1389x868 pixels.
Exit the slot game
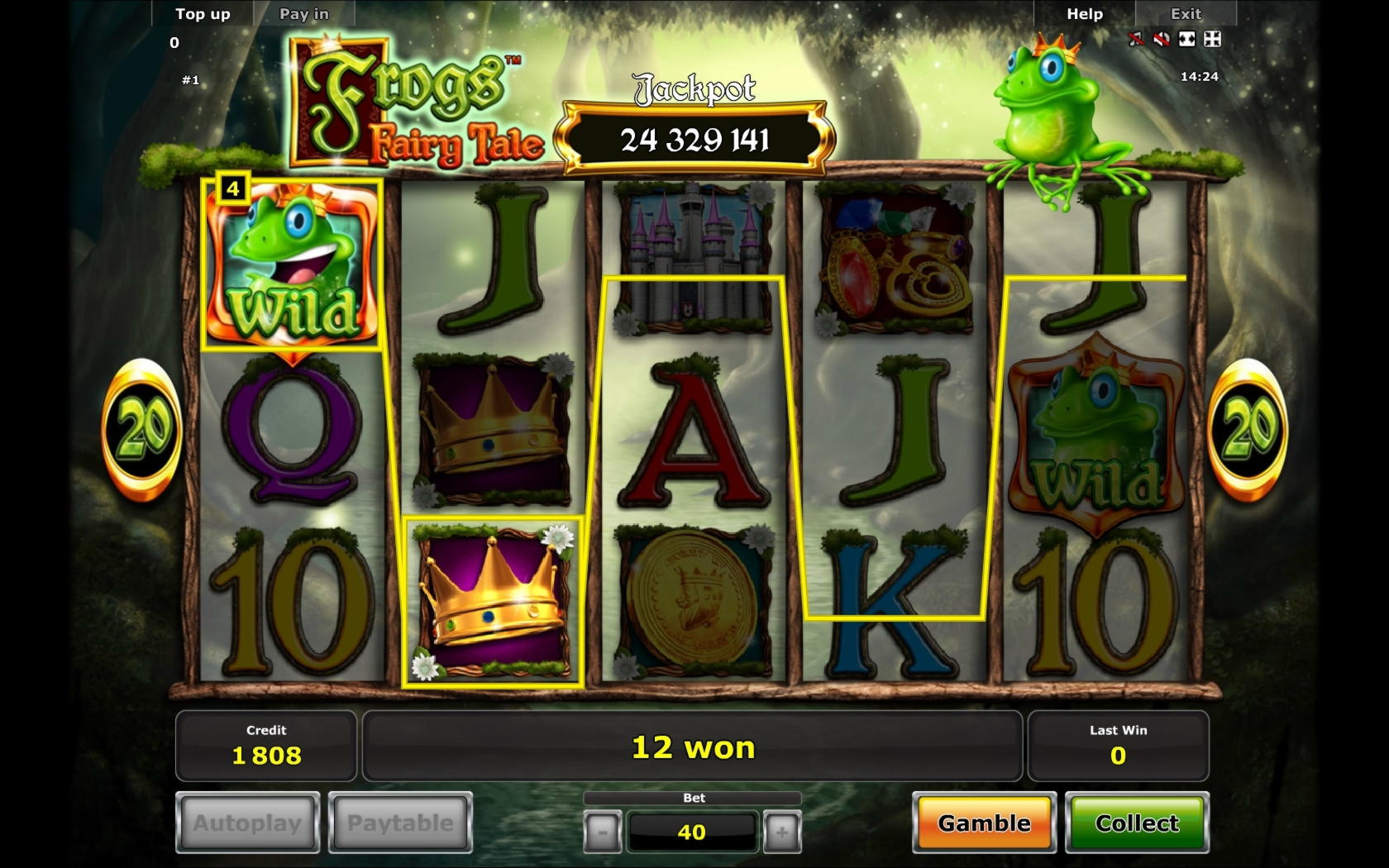(x=1186, y=14)
